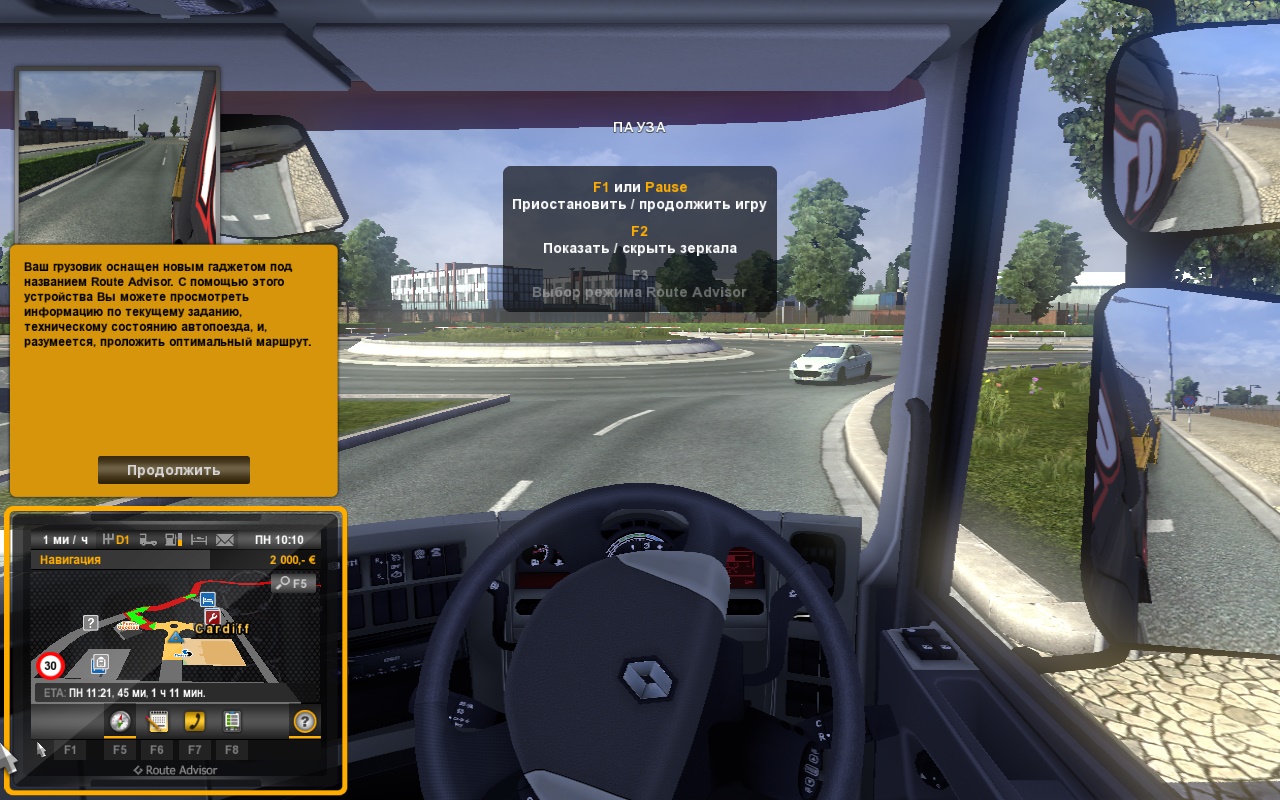Select the truck diagnostics checklist tab
This screenshot has width=1280, height=800.
pos(231,721)
